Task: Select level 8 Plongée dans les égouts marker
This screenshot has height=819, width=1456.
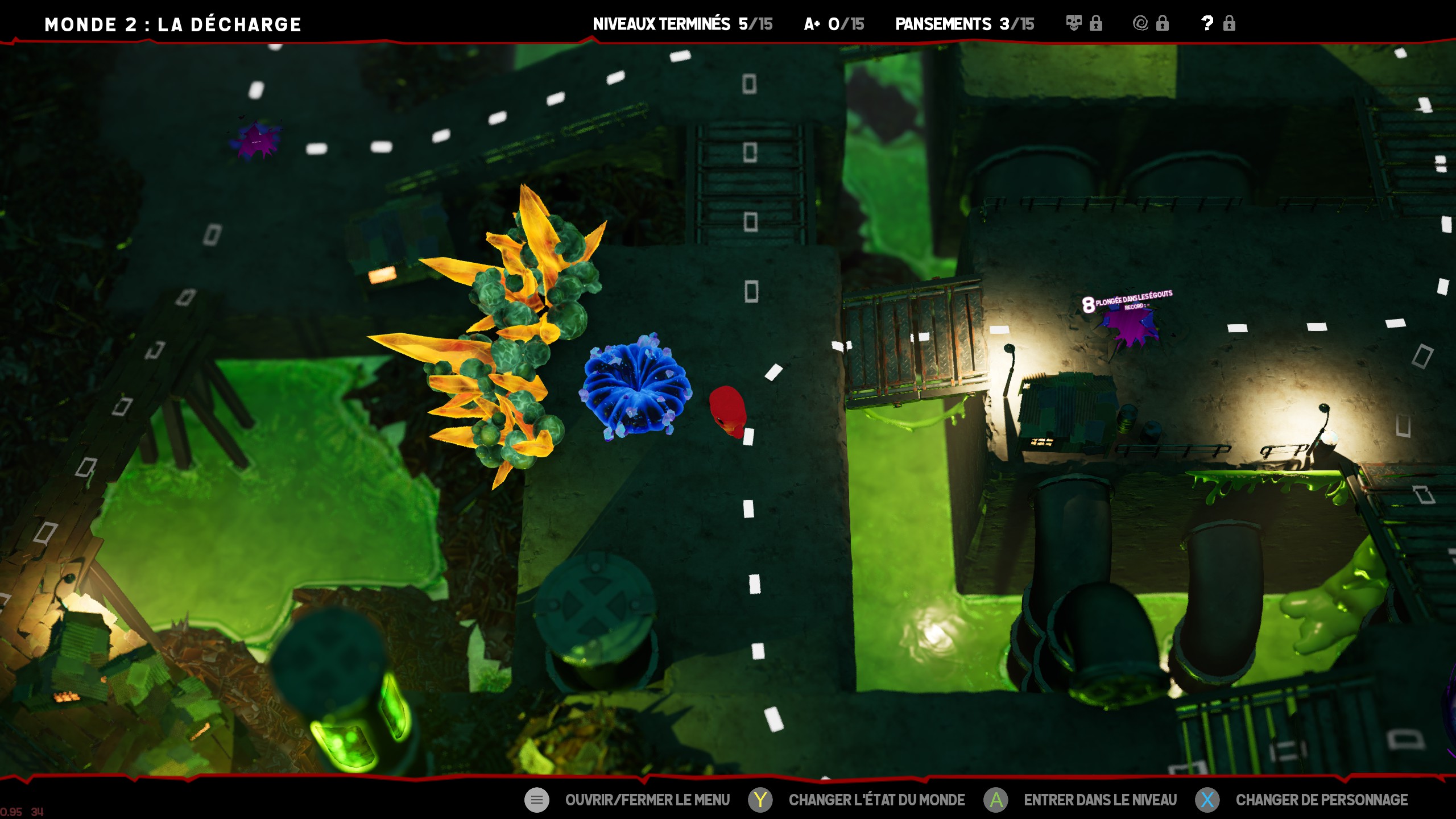Action: coord(1129,325)
